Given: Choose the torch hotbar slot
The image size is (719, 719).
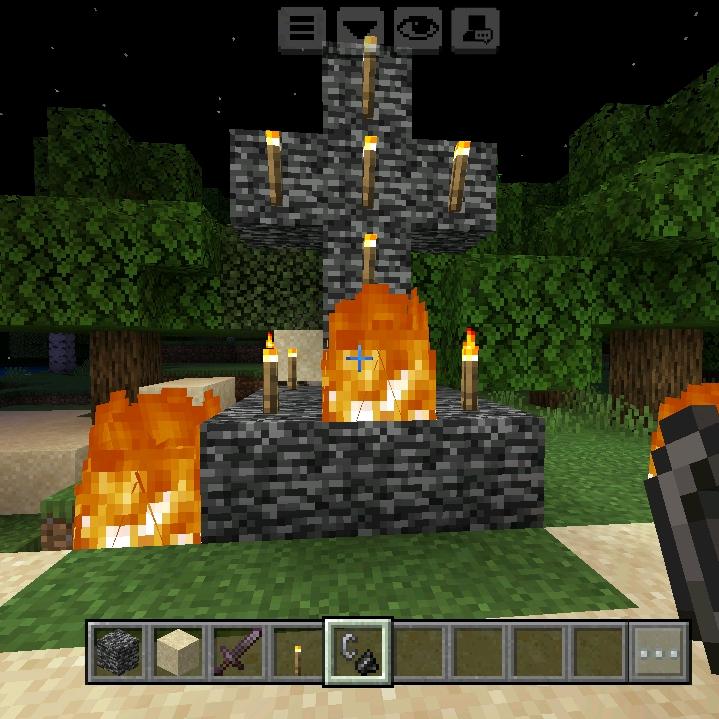Looking at the screenshot, I should point(298,653).
